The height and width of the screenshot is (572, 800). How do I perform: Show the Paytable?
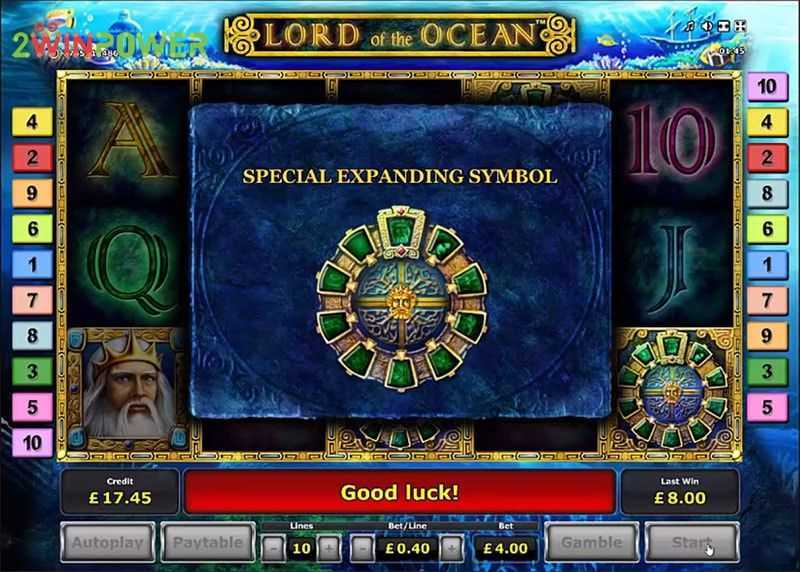(x=206, y=543)
